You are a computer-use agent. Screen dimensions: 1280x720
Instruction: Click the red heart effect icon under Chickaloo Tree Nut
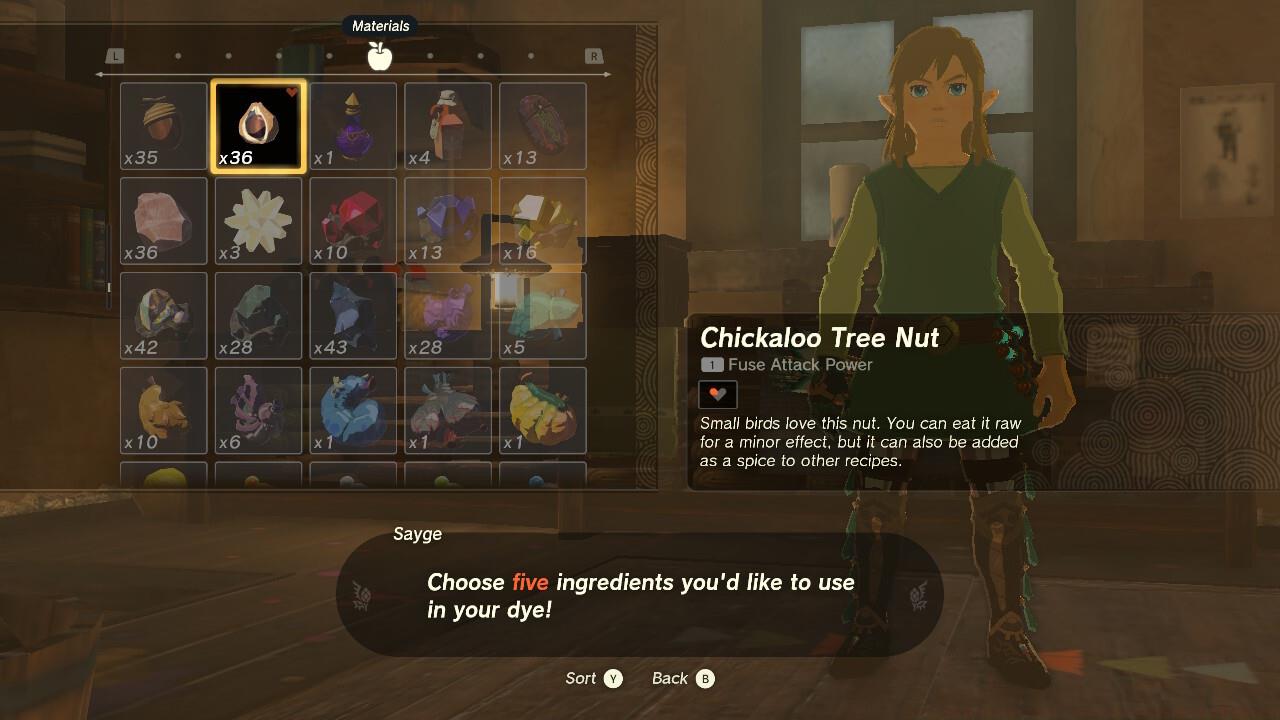[x=716, y=394]
